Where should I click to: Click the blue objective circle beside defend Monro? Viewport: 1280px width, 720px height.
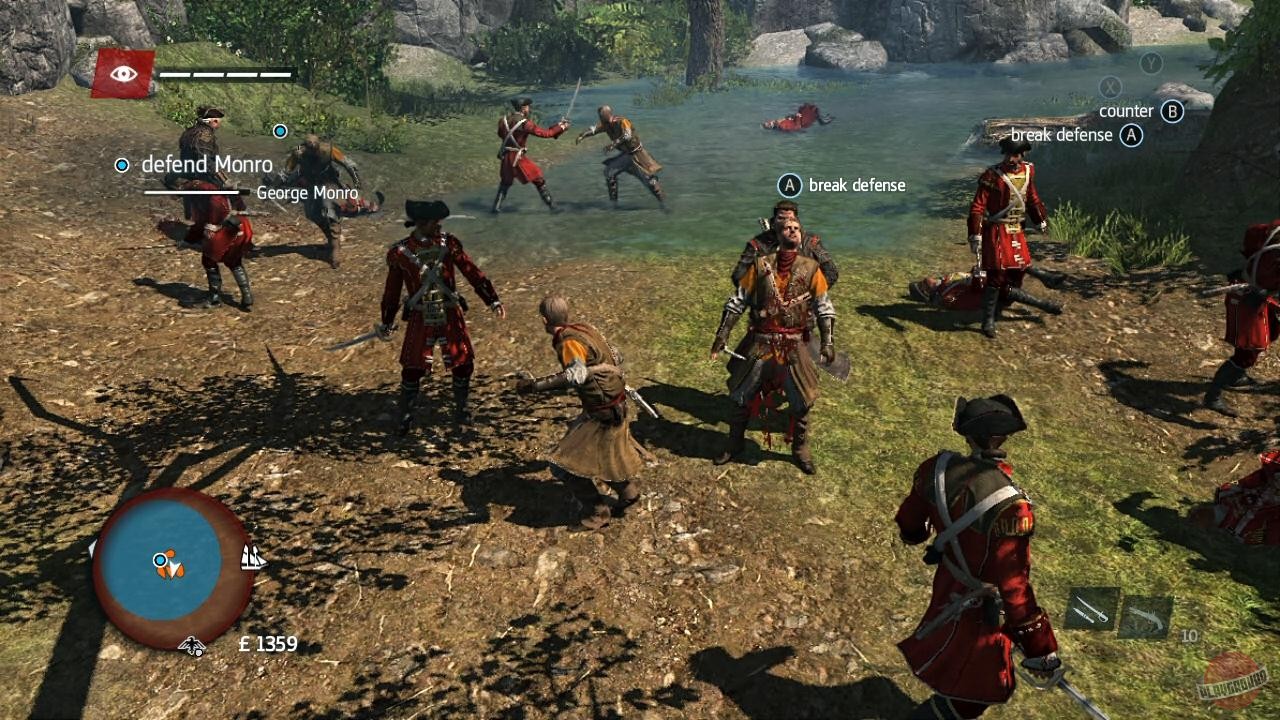(x=121, y=164)
